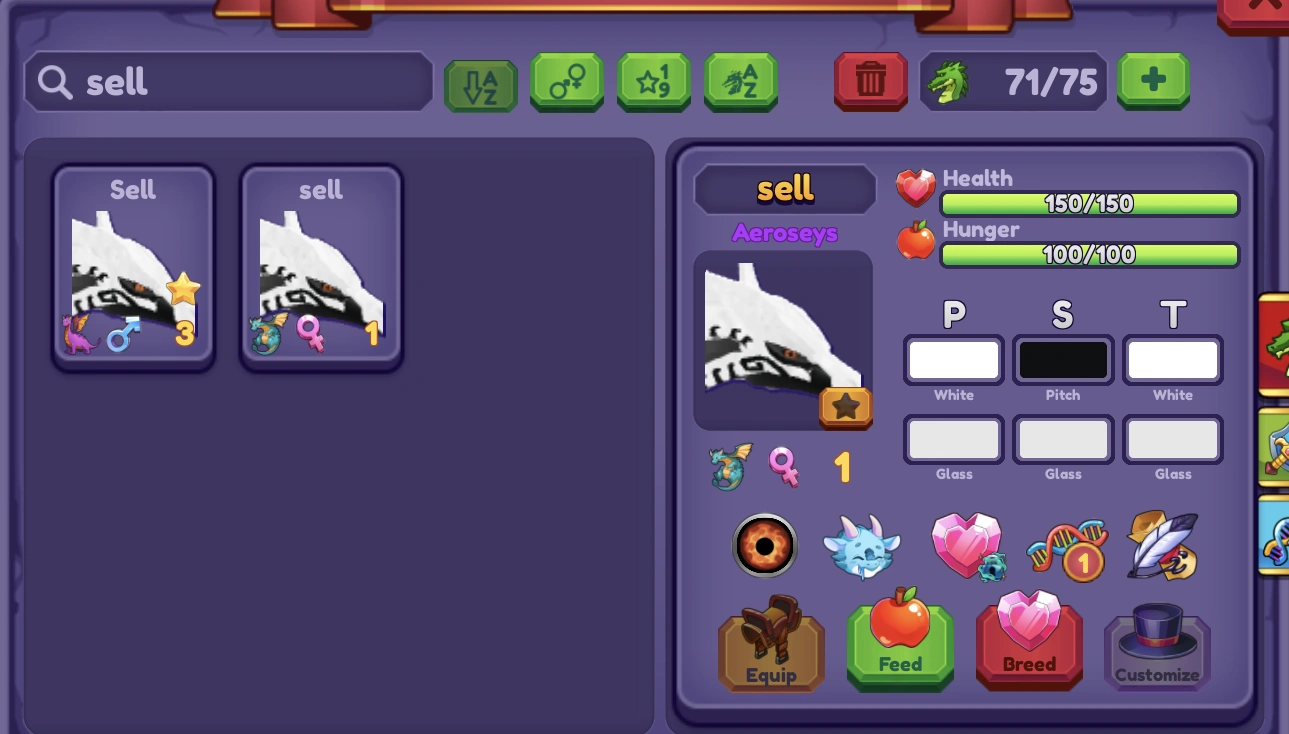Open the pink heart breeding info icon
1289x734 pixels.
(963, 546)
